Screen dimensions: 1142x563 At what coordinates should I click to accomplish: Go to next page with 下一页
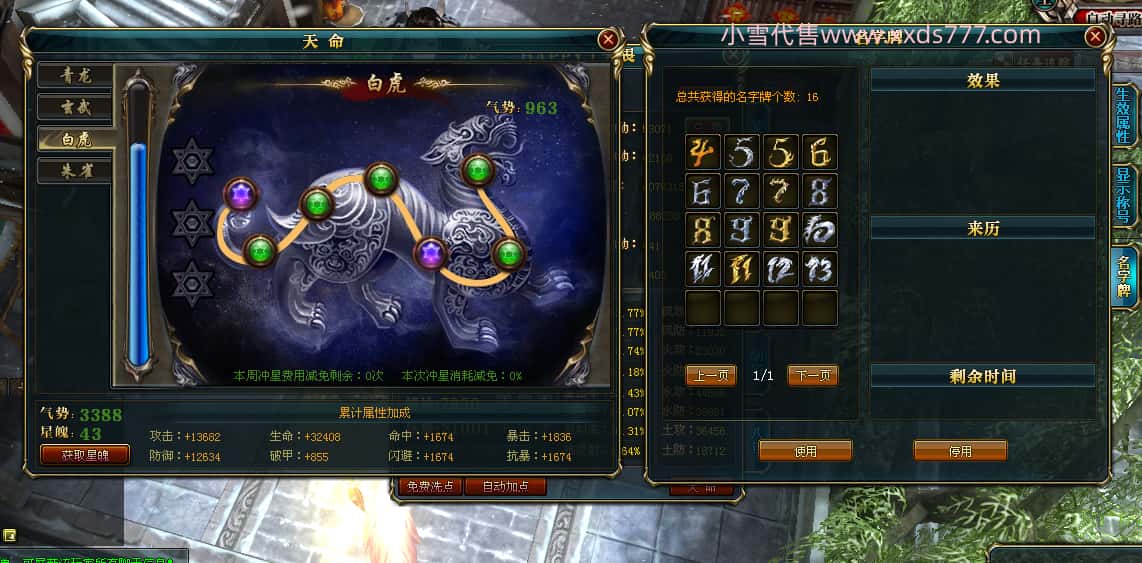tap(812, 375)
